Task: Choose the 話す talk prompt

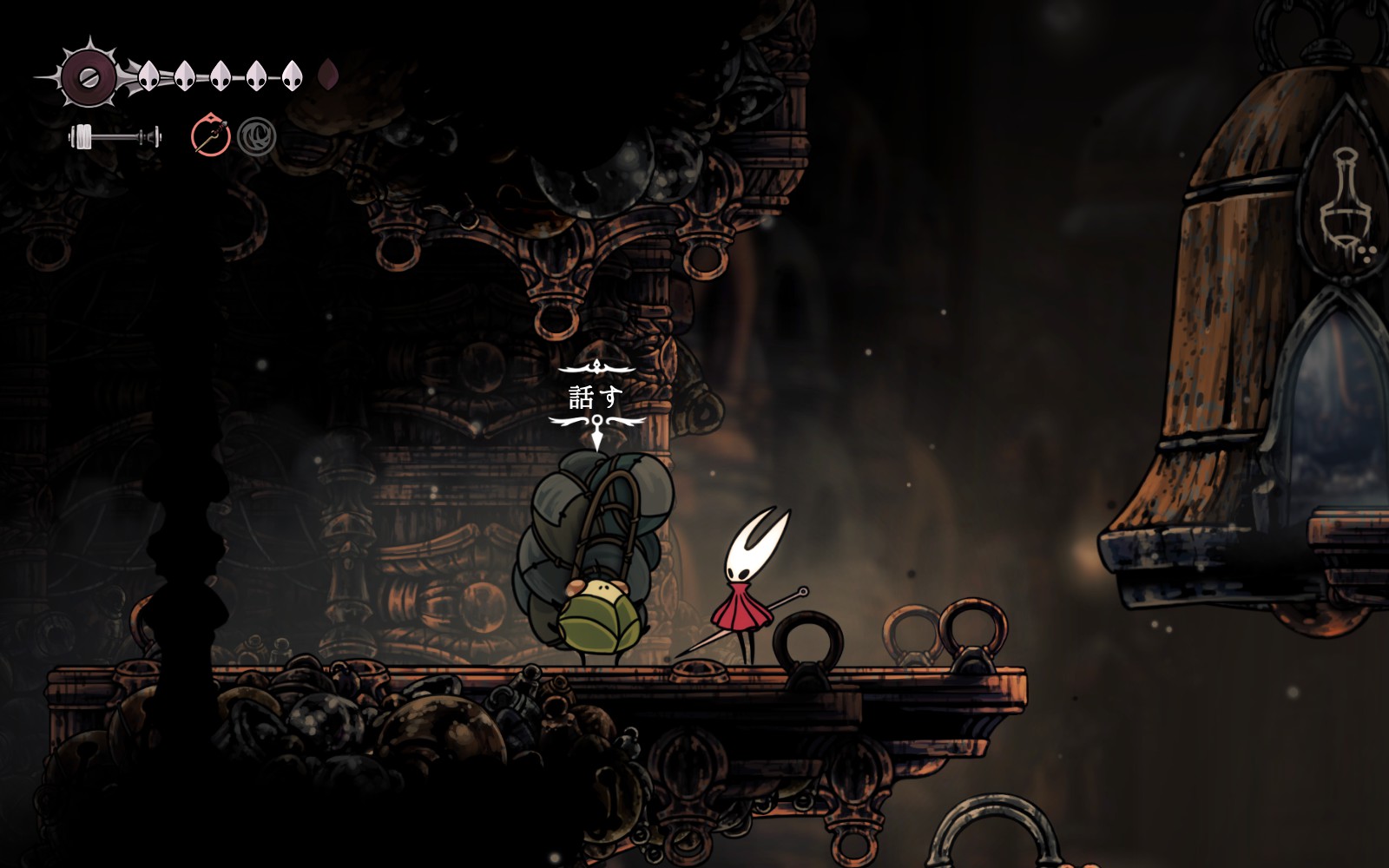Action: [596, 397]
